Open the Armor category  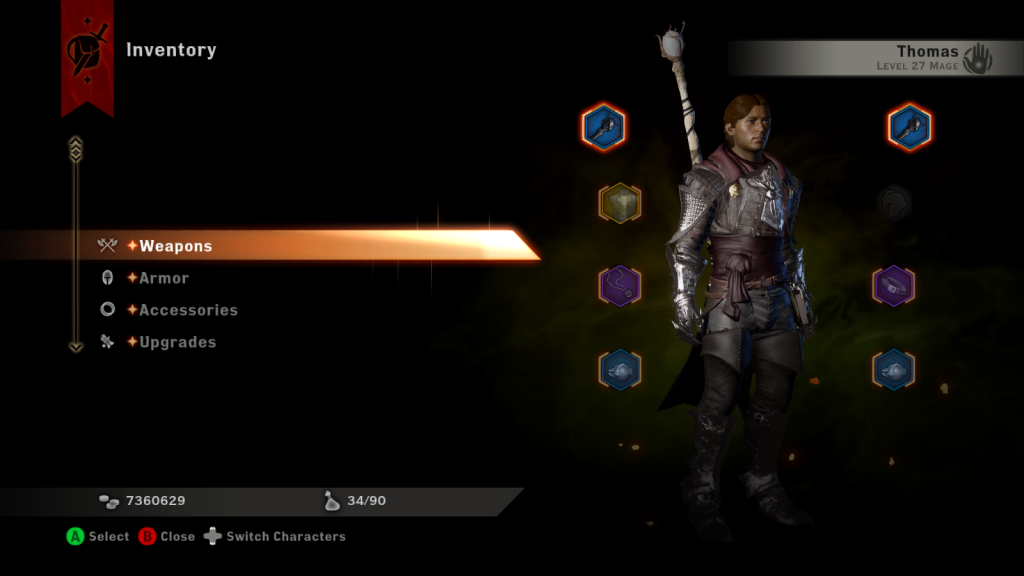(x=163, y=278)
